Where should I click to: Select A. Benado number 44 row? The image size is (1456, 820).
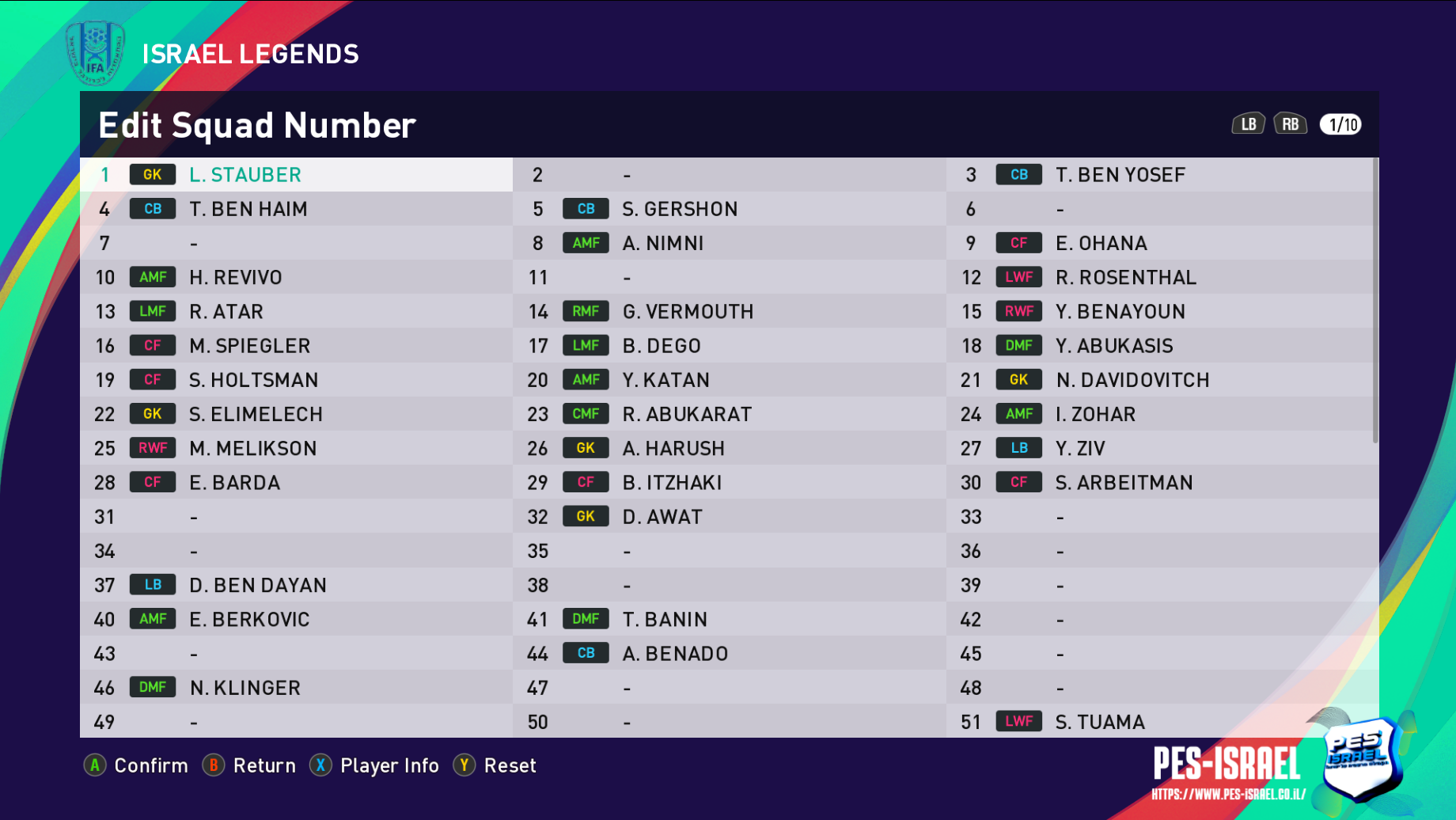point(729,654)
